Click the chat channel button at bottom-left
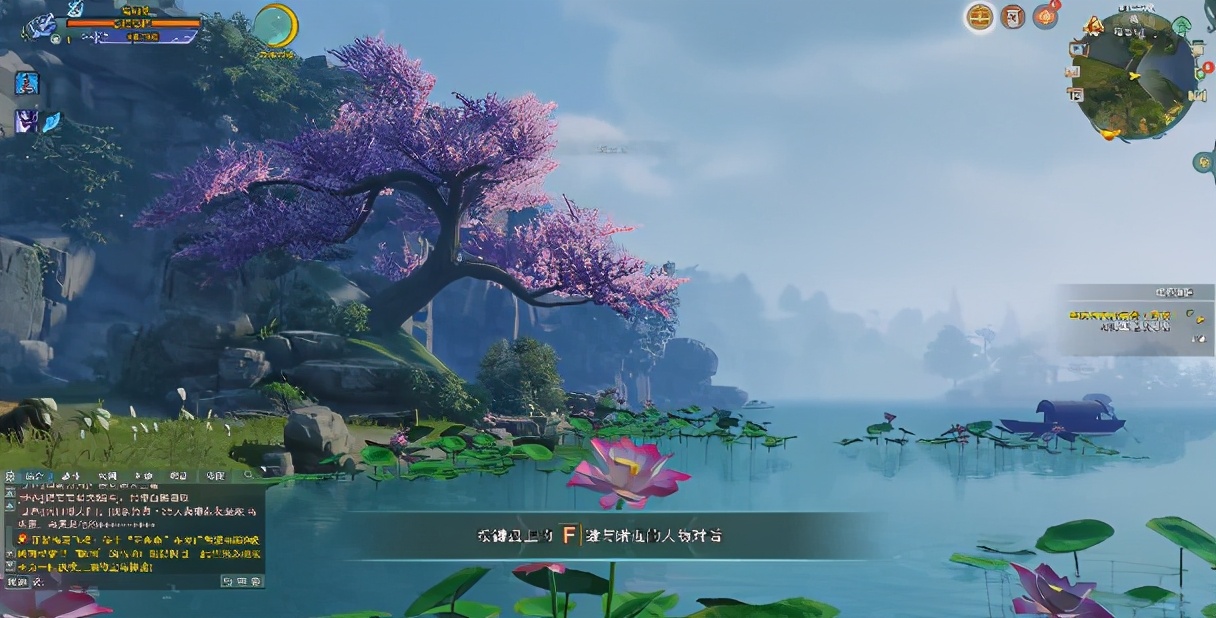This screenshot has height=618, width=1216. (17, 581)
